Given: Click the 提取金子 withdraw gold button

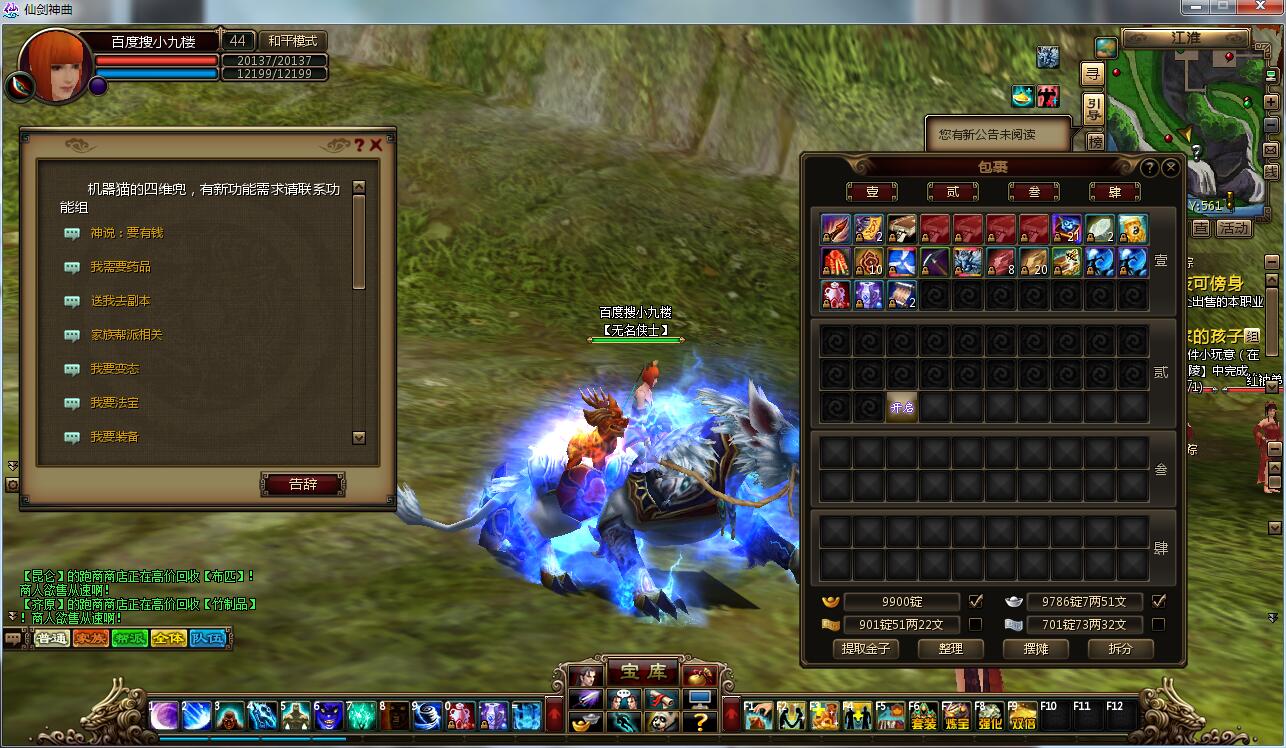Looking at the screenshot, I should pyautogui.click(x=866, y=648).
